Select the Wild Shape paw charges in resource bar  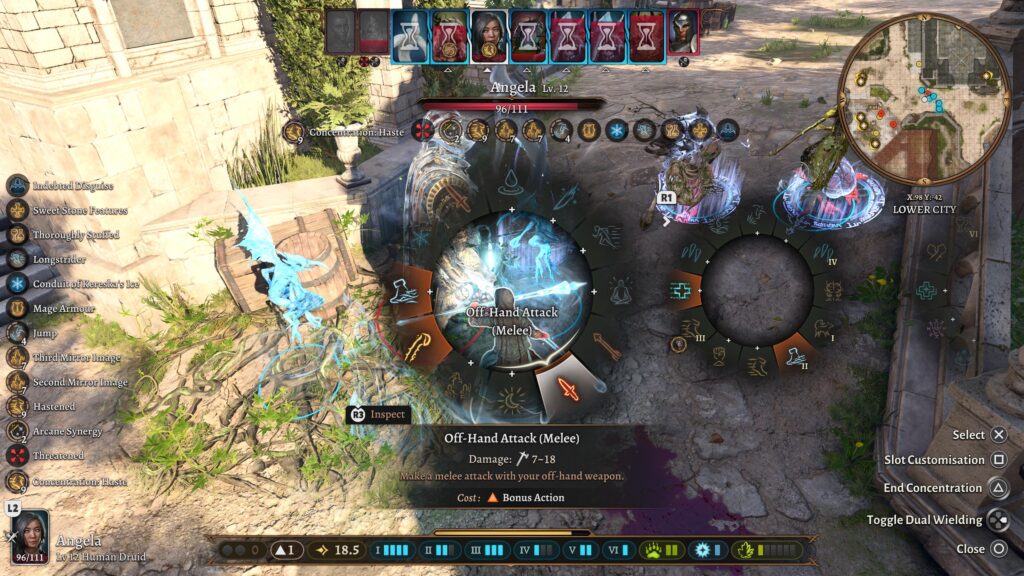click(662, 550)
